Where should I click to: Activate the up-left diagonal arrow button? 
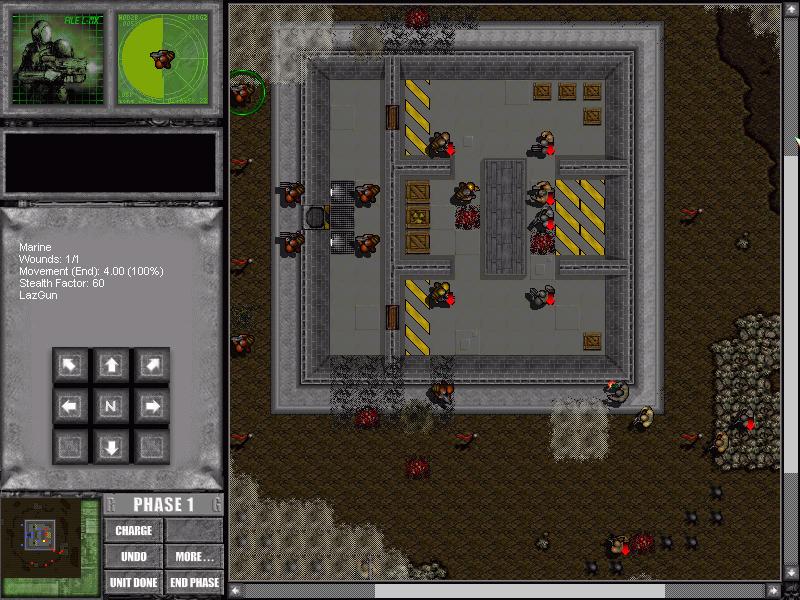pos(70,366)
